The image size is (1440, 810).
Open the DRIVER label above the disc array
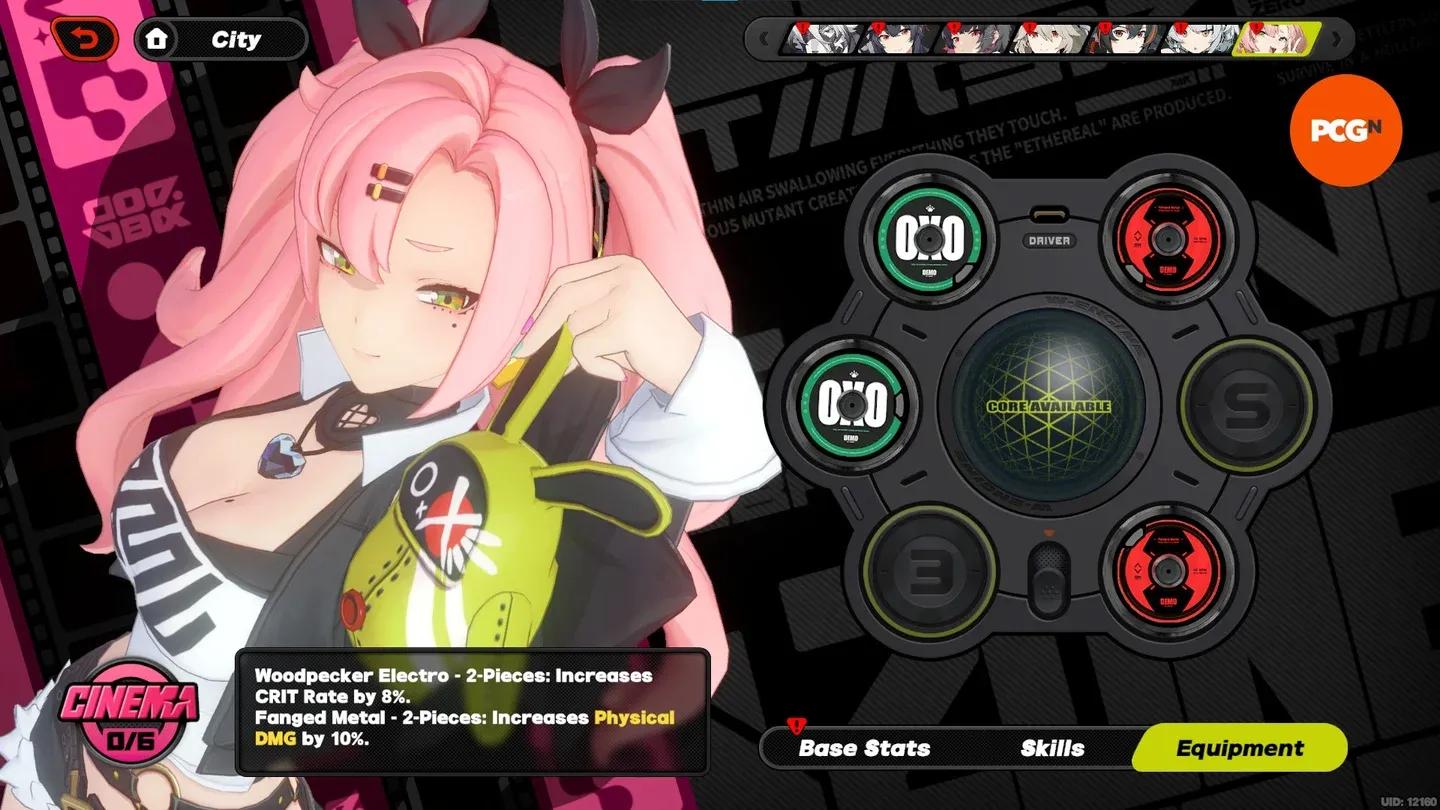(1048, 240)
